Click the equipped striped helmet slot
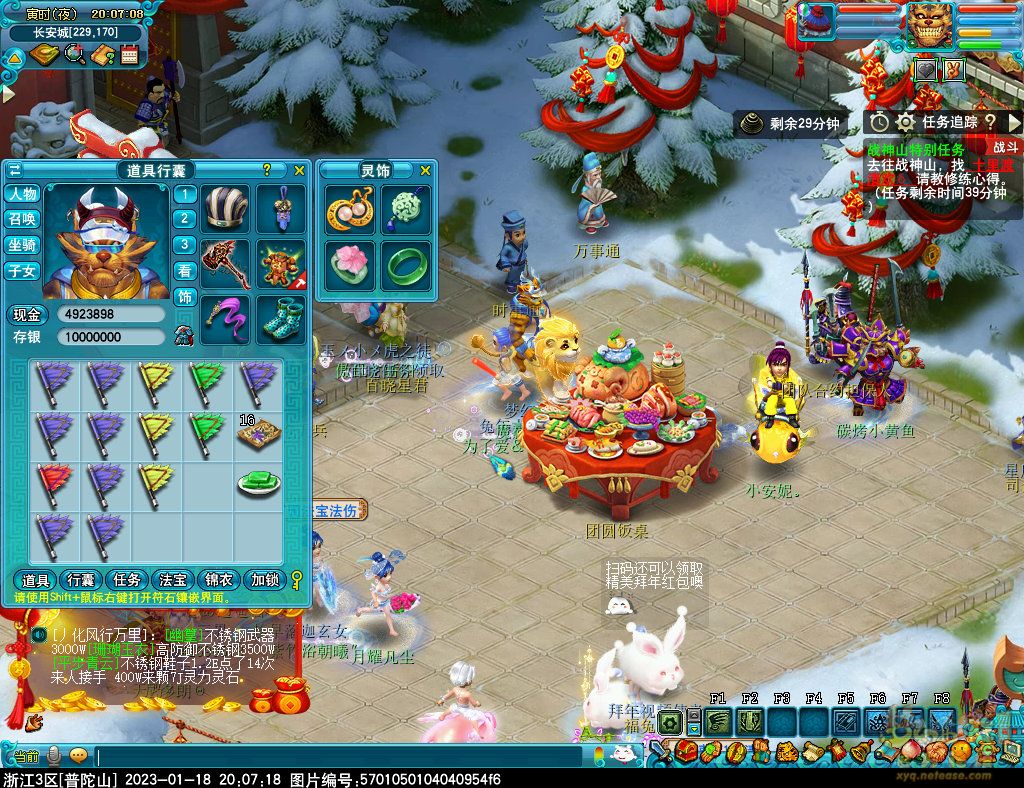Viewport: 1024px width, 788px height. 227,209
